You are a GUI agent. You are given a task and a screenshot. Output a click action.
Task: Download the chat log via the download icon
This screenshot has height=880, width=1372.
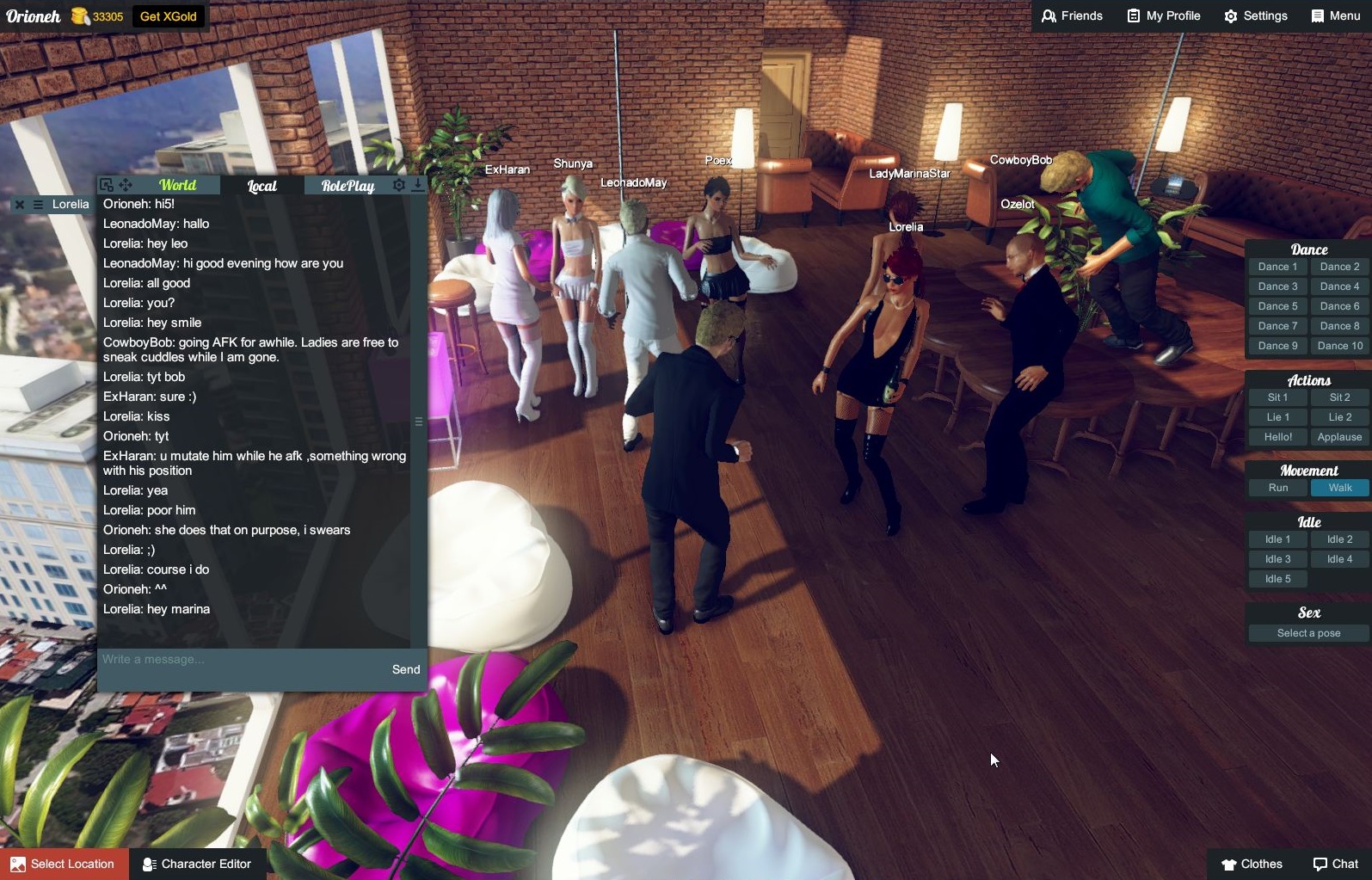pyautogui.click(x=417, y=183)
